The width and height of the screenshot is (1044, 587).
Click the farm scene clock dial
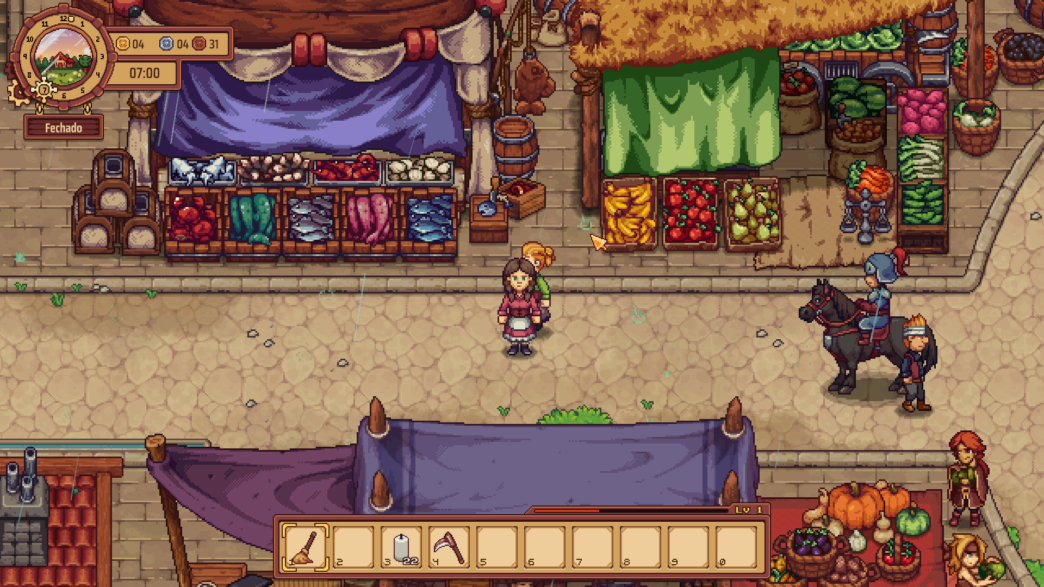pyautogui.click(x=63, y=56)
